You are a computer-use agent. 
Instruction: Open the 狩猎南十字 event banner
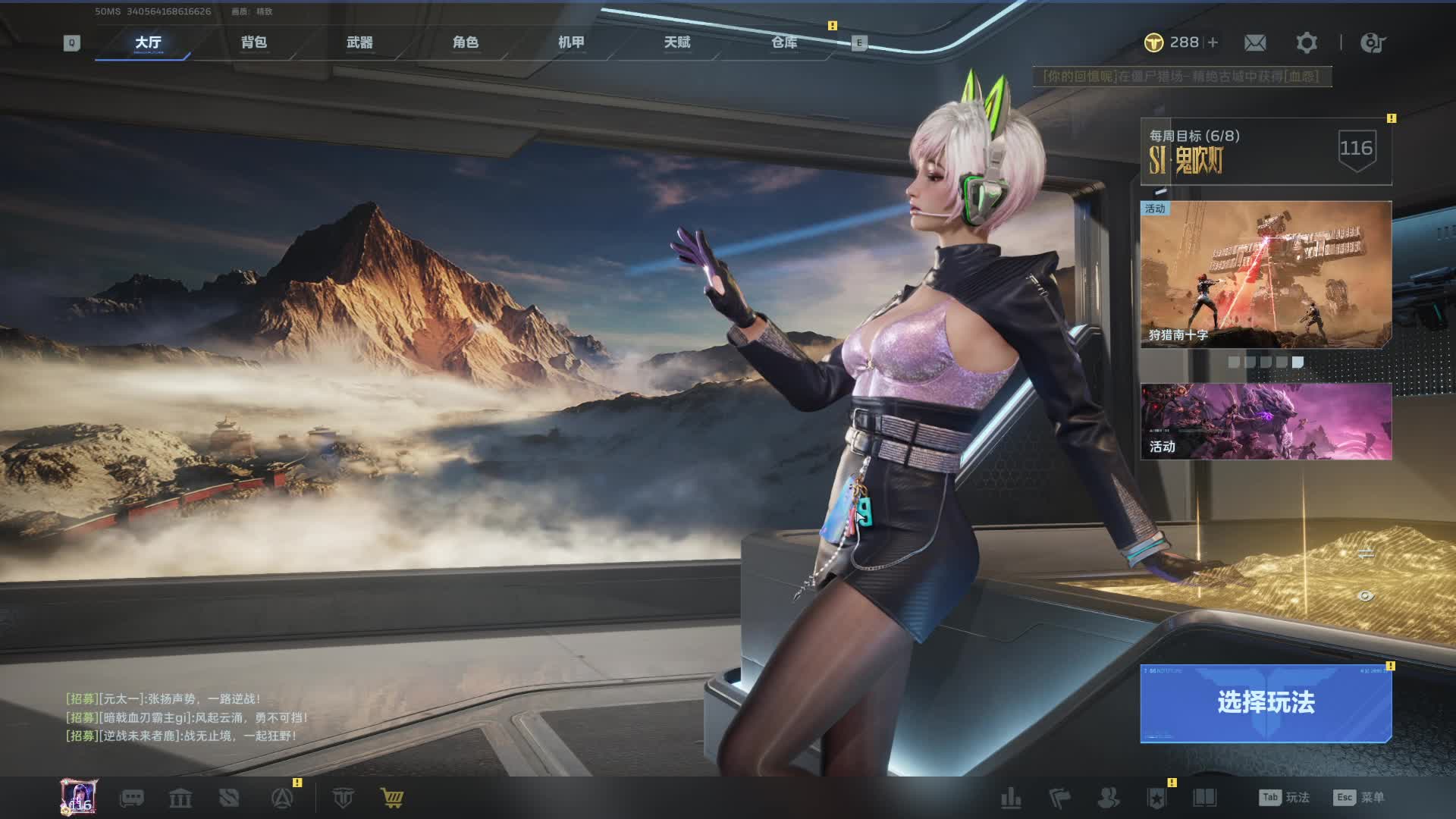[x=1265, y=274]
